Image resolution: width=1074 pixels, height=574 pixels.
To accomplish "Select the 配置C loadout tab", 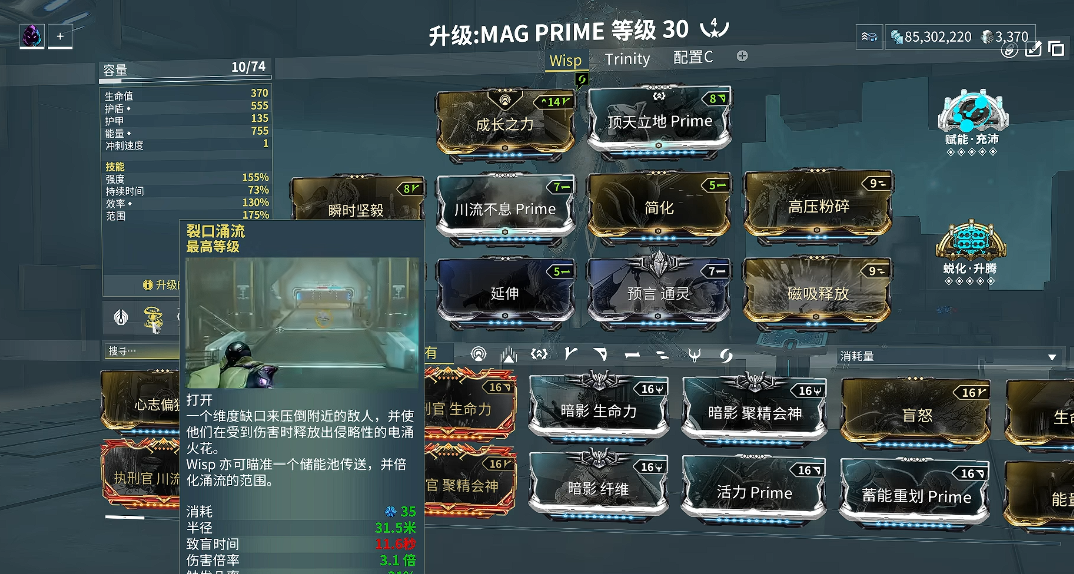I will tap(693, 58).
